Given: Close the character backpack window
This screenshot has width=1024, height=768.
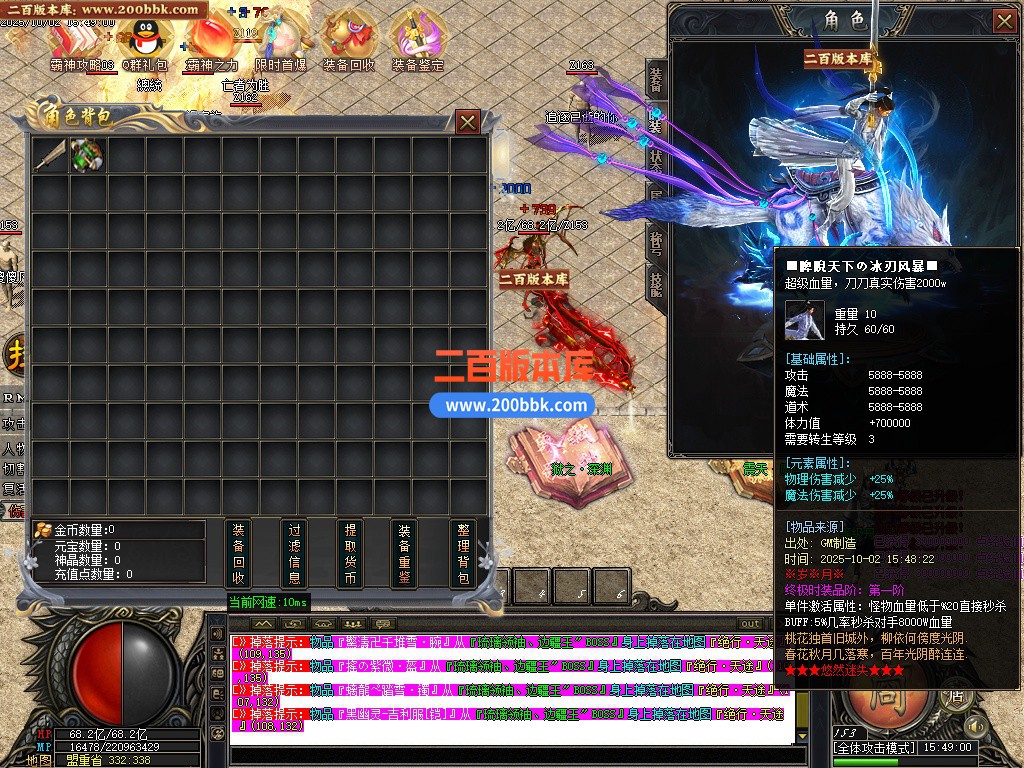Looking at the screenshot, I should pyautogui.click(x=467, y=122).
